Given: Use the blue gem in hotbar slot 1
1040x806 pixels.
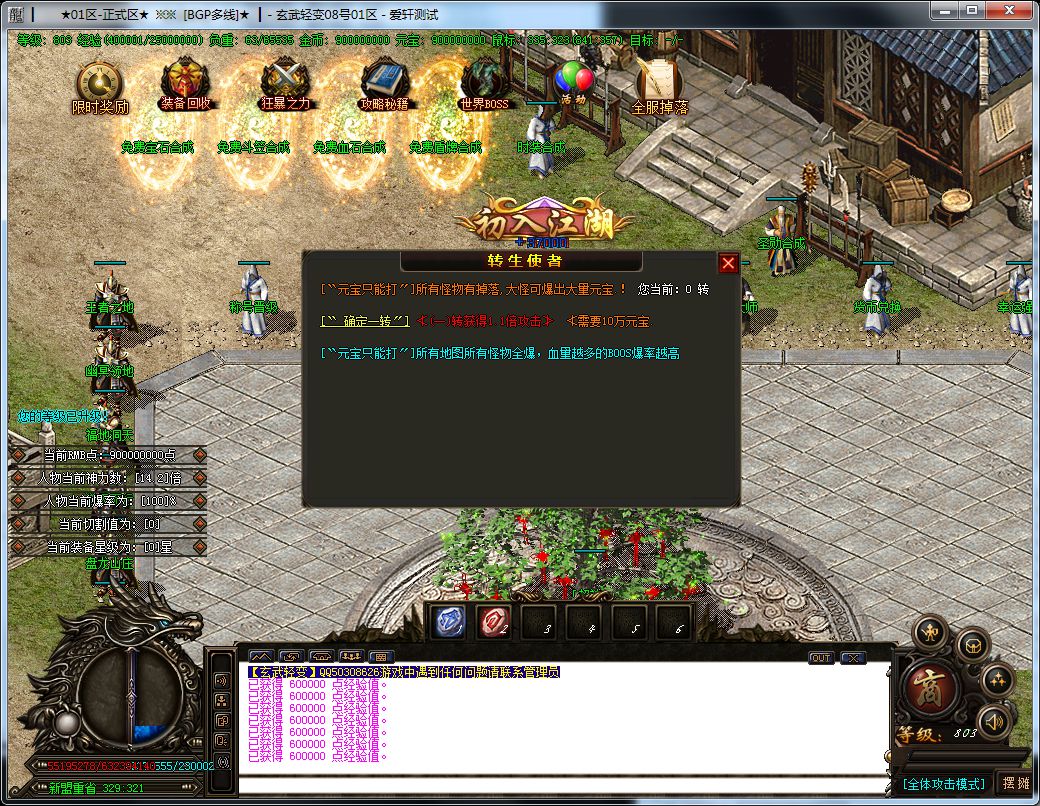Looking at the screenshot, I should (447, 621).
